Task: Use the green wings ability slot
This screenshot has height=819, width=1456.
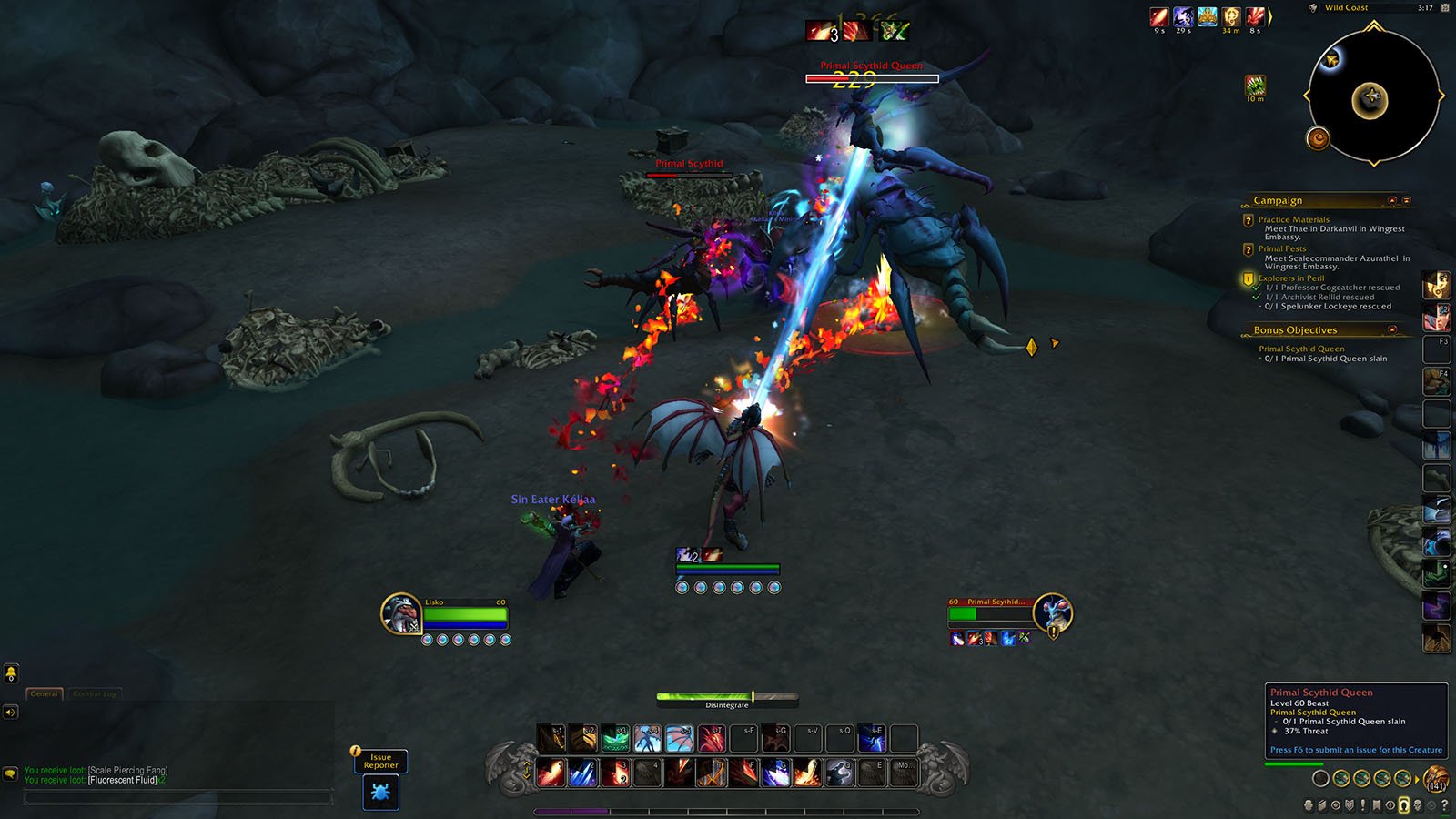Action: coord(615,738)
